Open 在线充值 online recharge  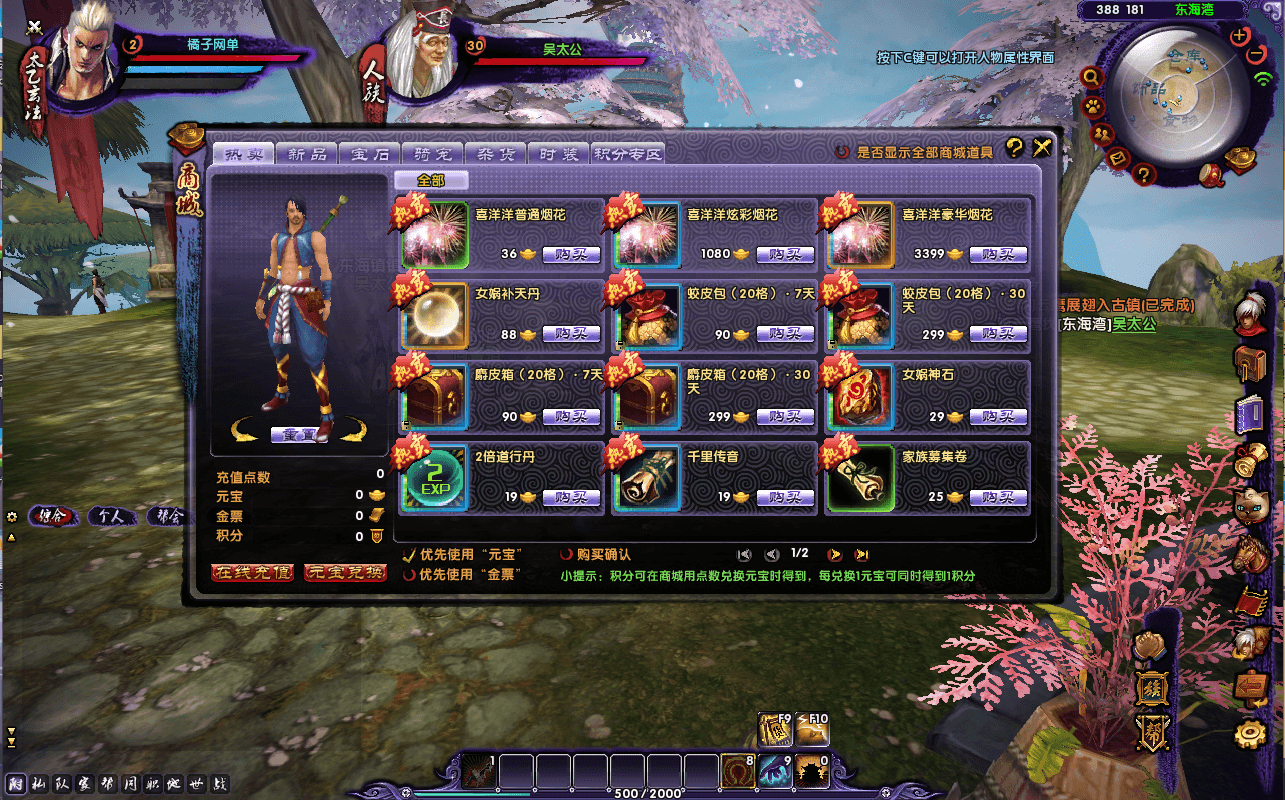[x=252, y=573]
